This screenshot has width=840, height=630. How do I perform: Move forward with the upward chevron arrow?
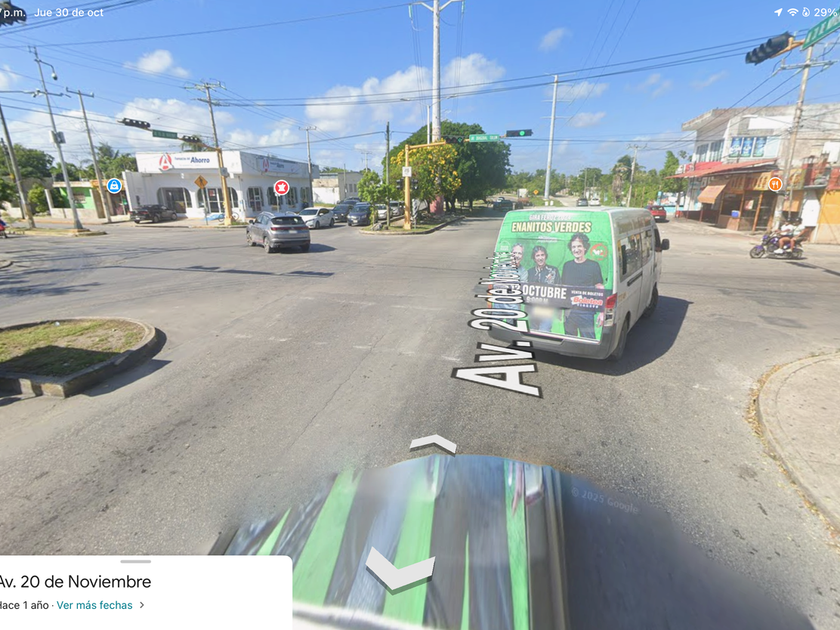pyautogui.click(x=433, y=443)
